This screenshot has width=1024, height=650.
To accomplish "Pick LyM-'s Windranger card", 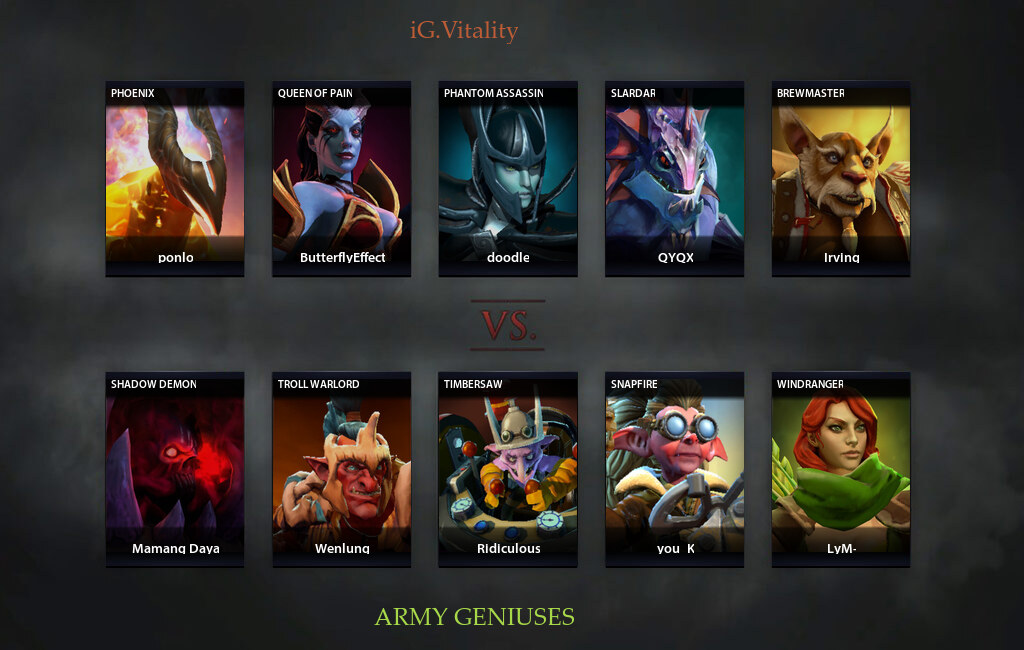I will (x=840, y=469).
